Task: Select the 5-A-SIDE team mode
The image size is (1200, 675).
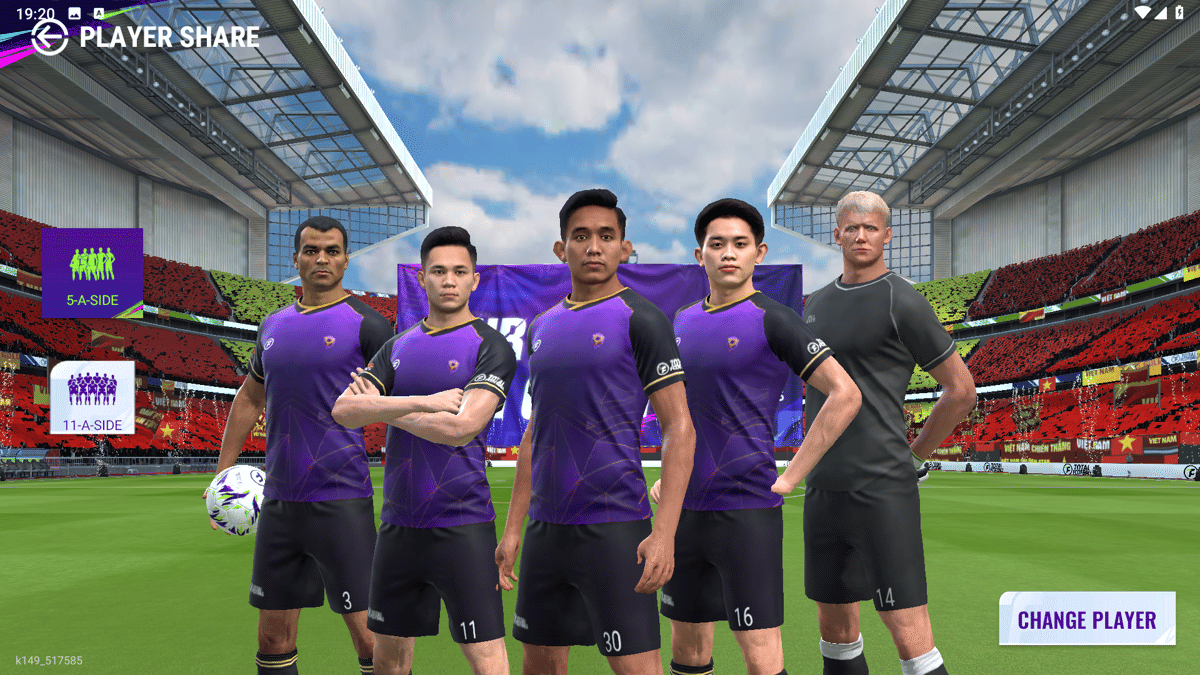Action: (x=92, y=272)
